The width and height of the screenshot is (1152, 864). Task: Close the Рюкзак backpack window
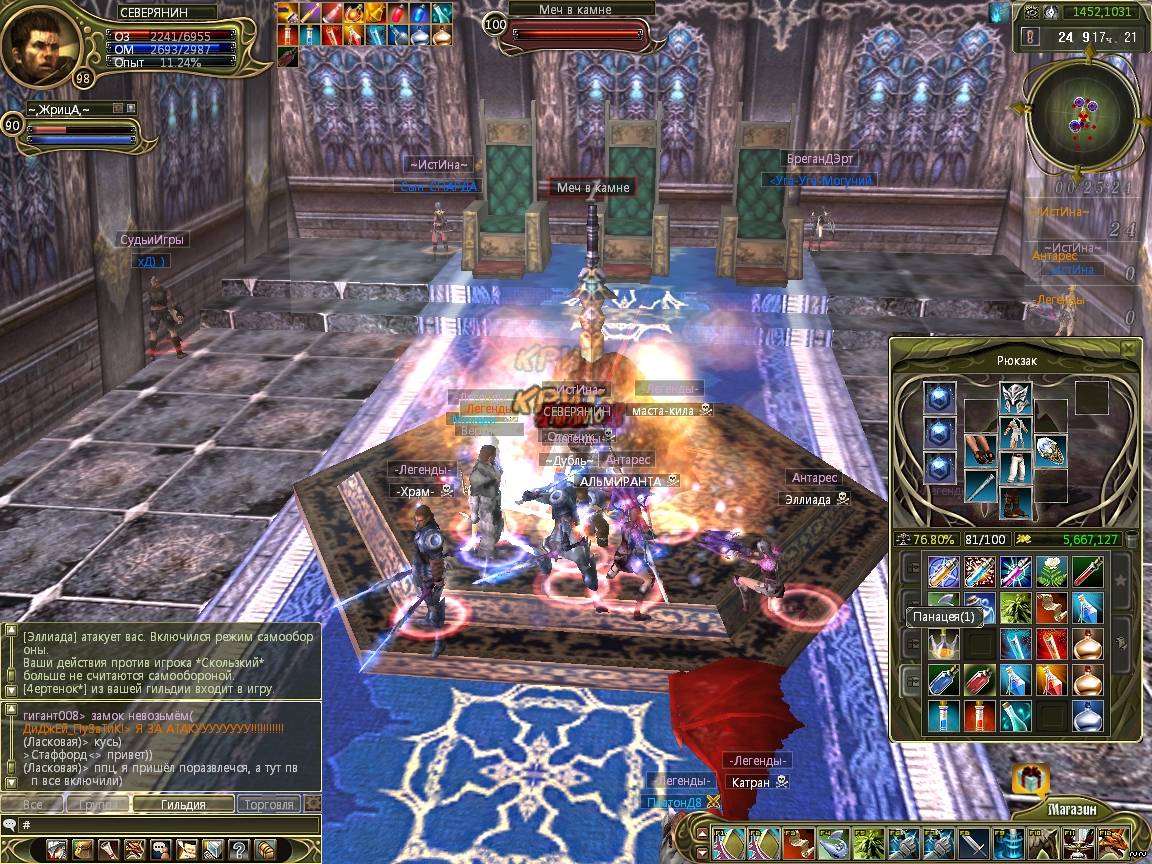point(1128,348)
